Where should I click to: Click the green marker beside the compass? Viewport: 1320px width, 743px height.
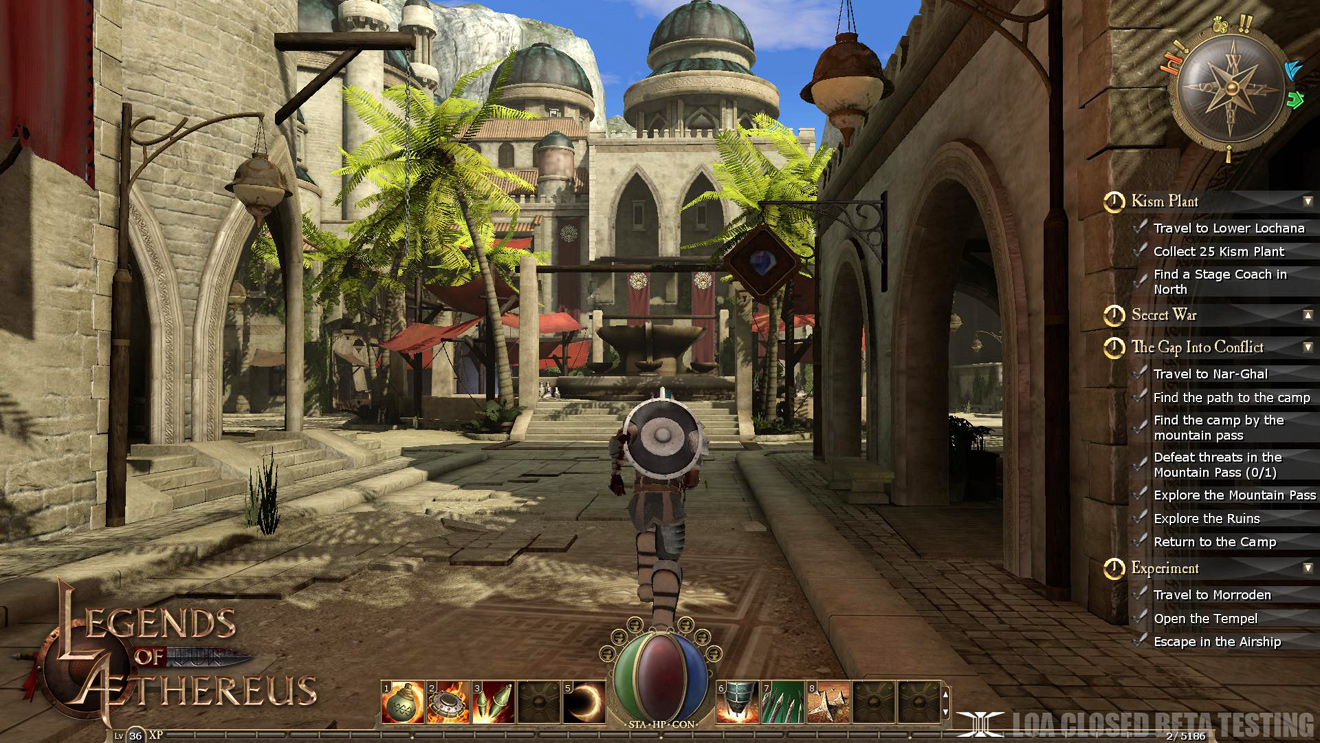click(1296, 100)
